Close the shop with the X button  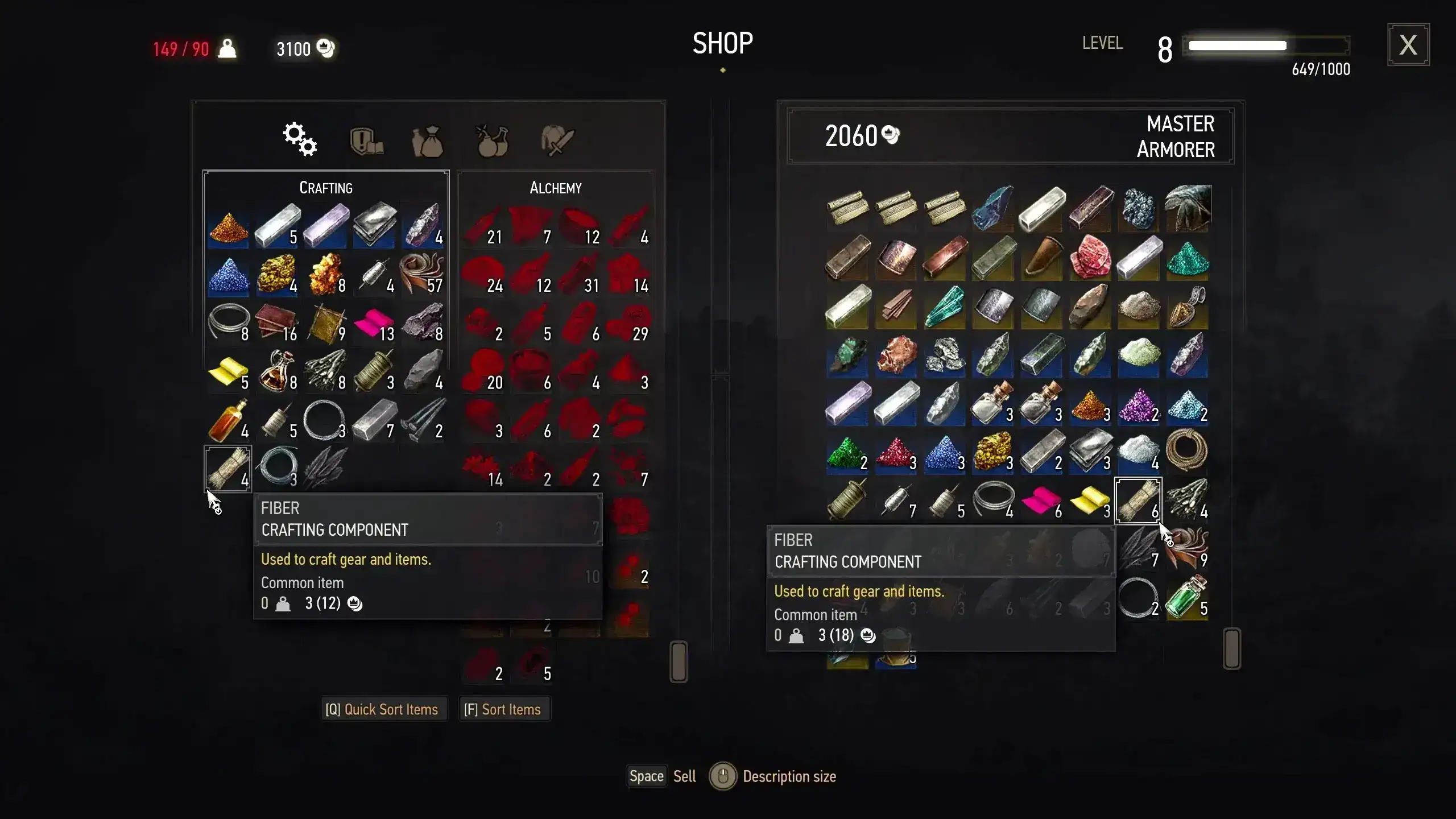[x=1408, y=45]
